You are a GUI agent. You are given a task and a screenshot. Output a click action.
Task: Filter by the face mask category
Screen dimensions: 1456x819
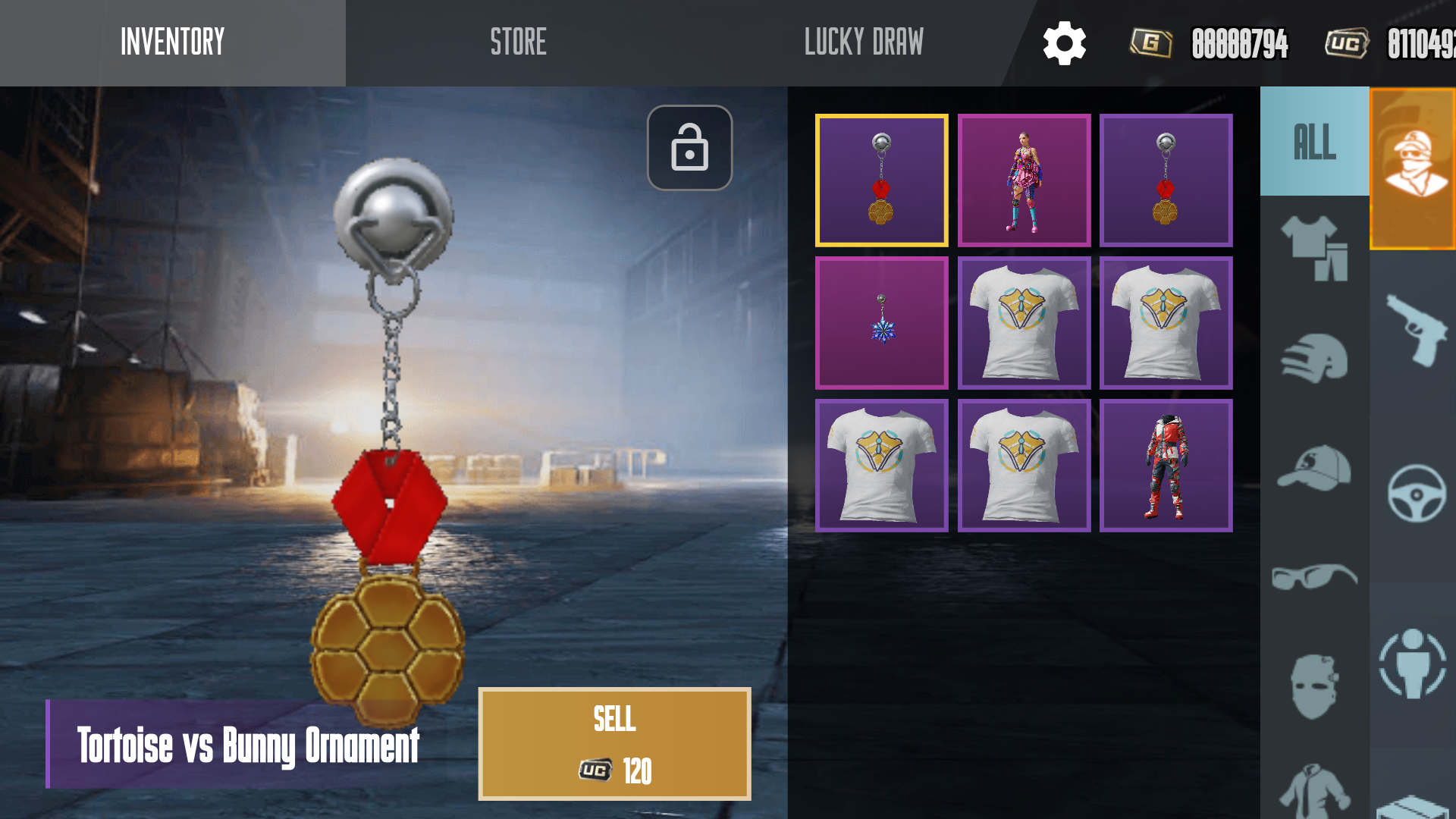tap(1314, 686)
